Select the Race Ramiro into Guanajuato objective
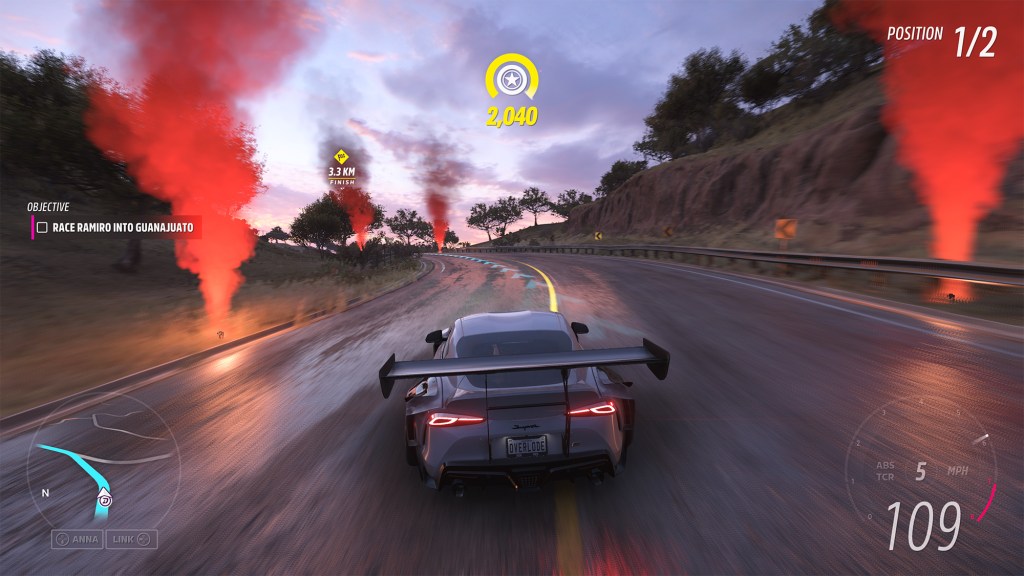 [x=120, y=228]
